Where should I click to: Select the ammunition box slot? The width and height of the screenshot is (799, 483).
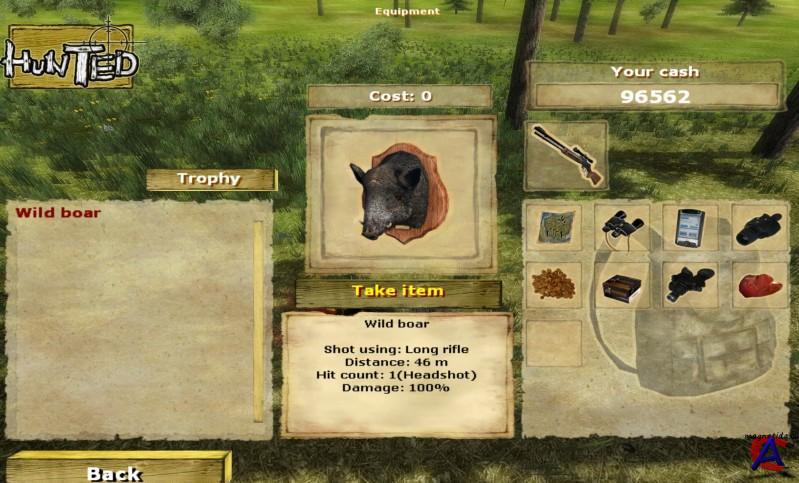pyautogui.click(x=622, y=285)
